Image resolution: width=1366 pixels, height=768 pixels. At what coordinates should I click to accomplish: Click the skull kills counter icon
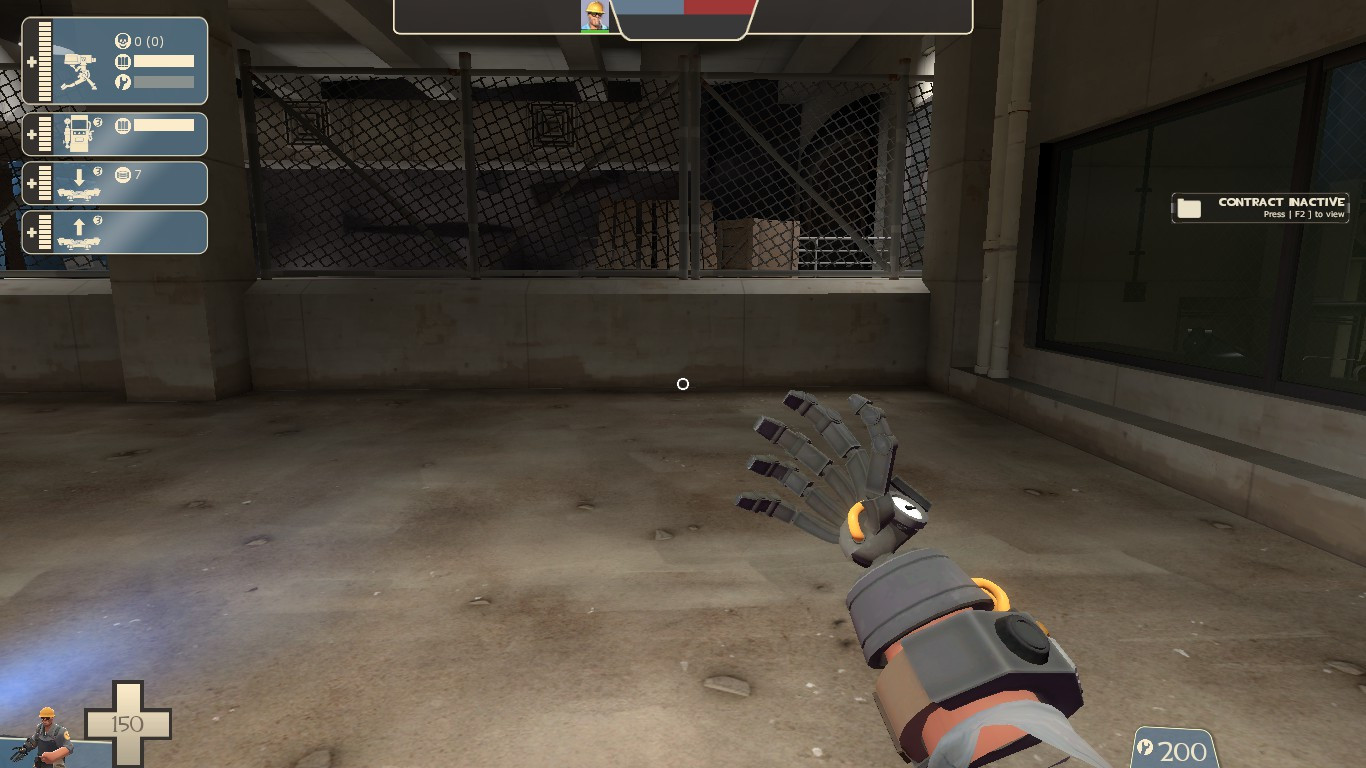pos(123,40)
